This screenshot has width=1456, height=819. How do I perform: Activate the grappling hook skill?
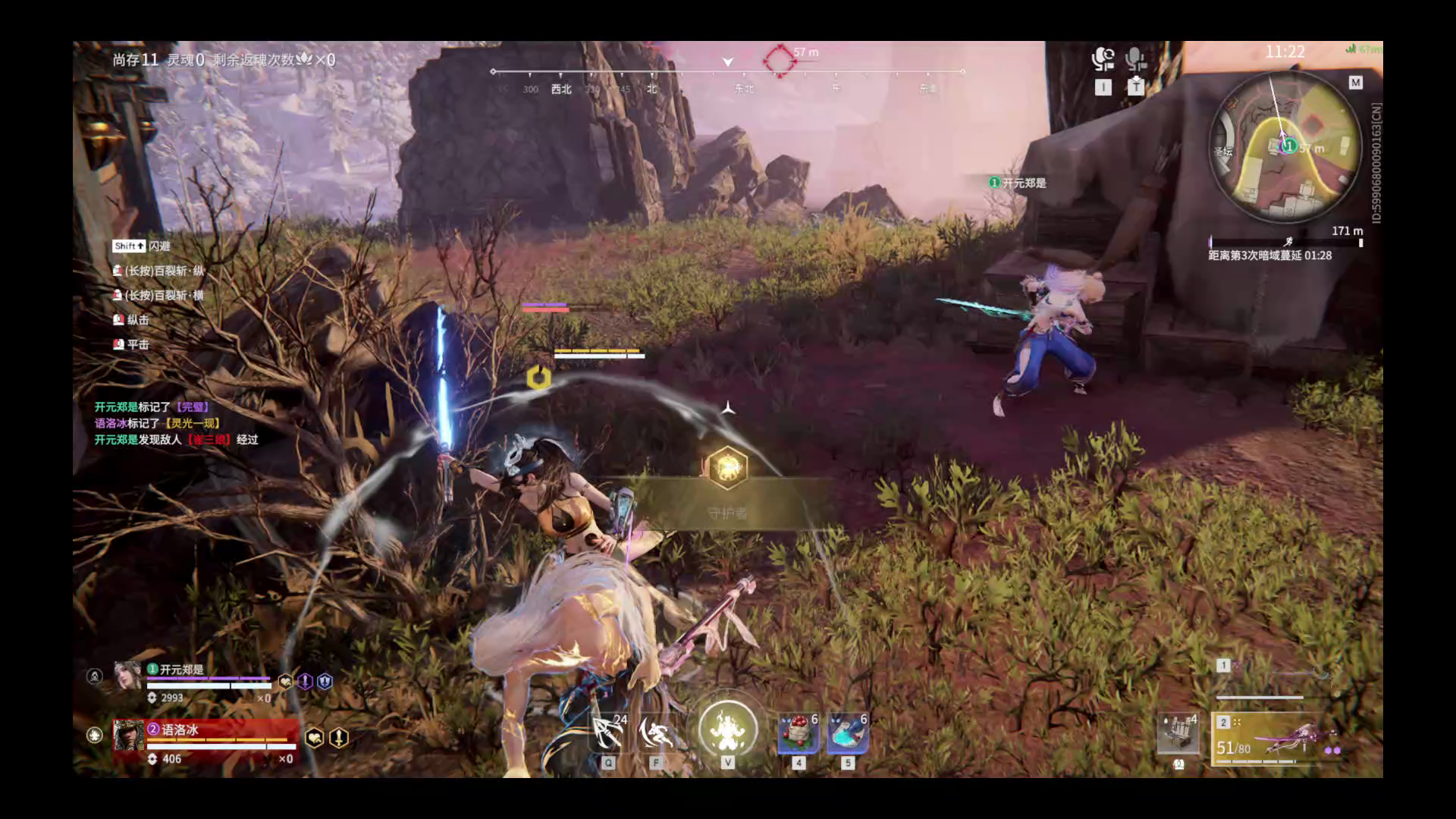click(608, 733)
